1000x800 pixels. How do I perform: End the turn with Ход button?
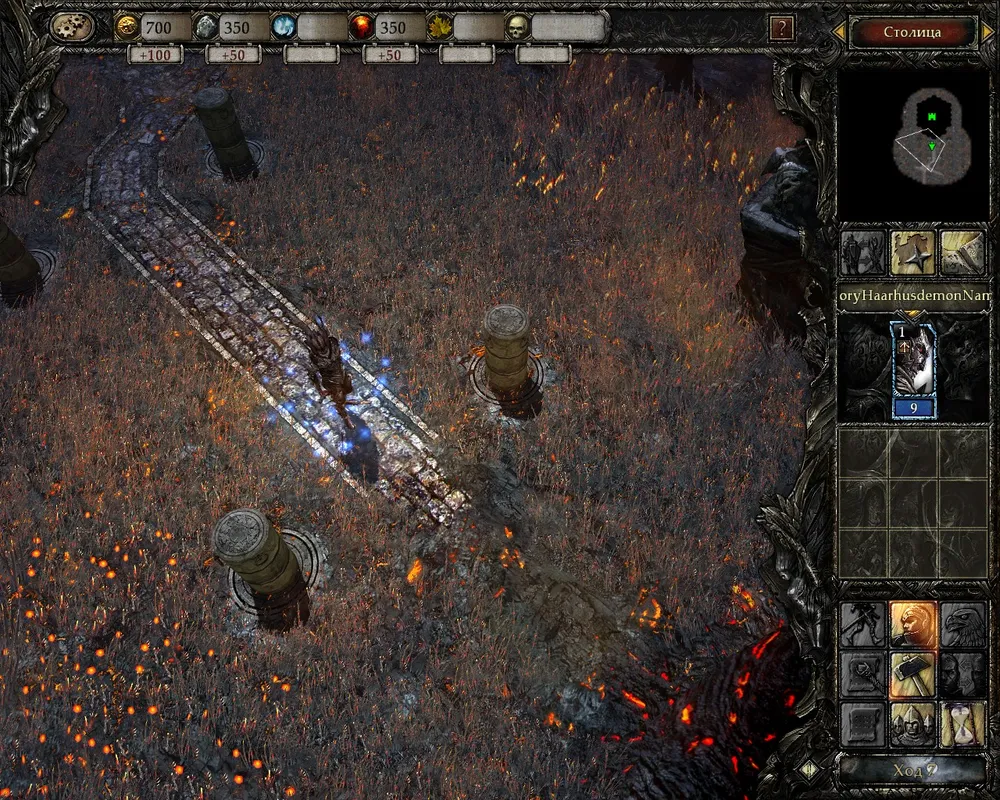(x=911, y=771)
